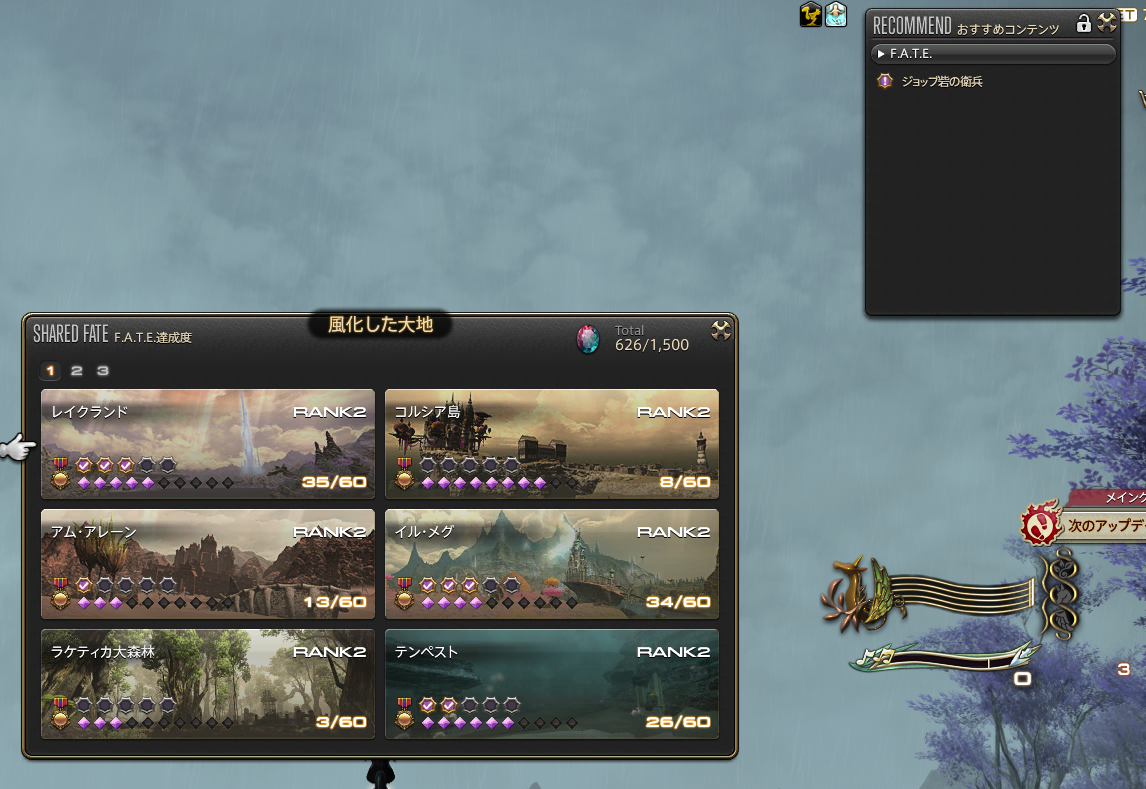The height and width of the screenshot is (789, 1146).
Task: Show page 1 of Shared FATE
Action: [x=51, y=371]
